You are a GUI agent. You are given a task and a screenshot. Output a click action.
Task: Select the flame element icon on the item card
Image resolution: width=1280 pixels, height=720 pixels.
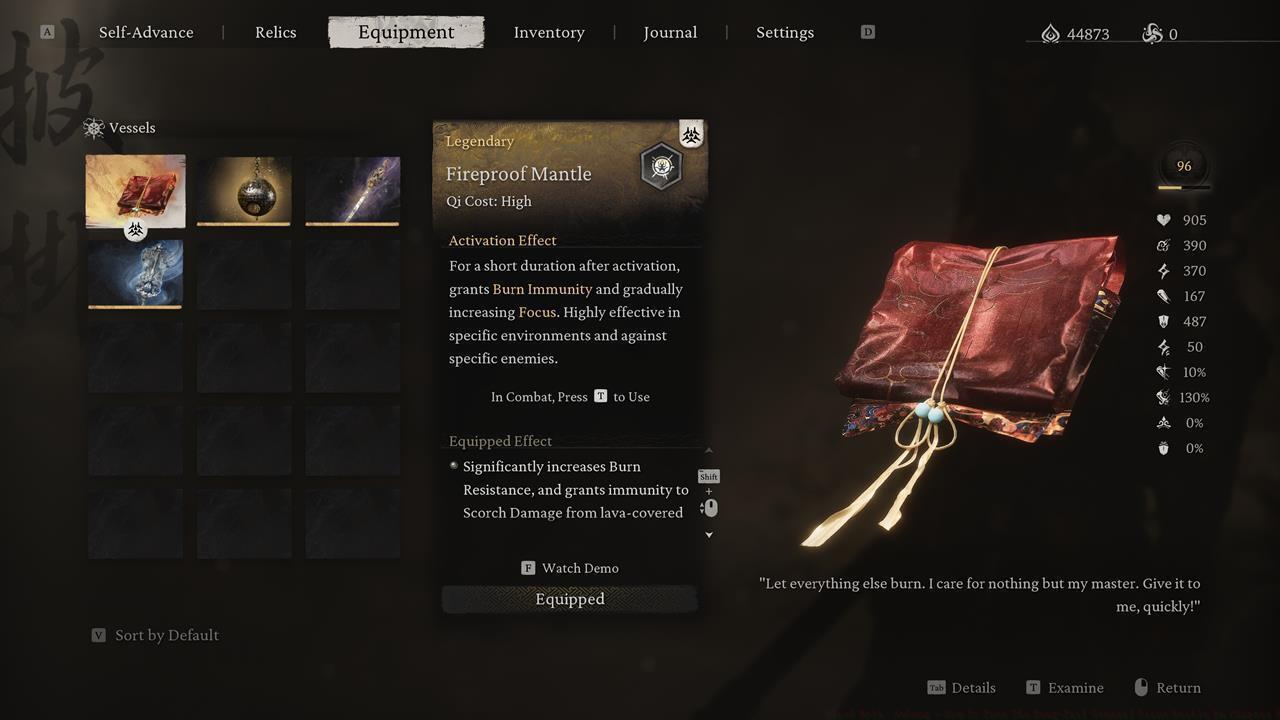coord(691,133)
